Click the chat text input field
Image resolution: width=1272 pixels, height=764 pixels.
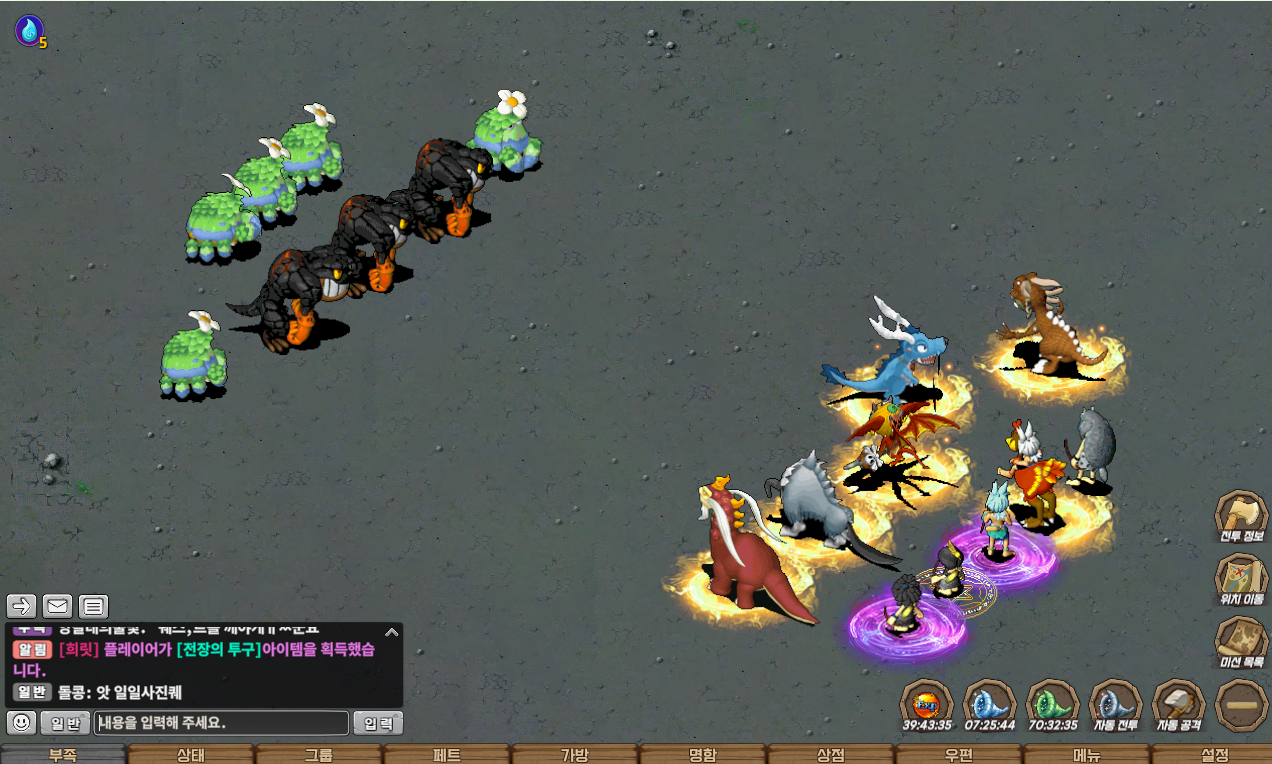pyautogui.click(x=221, y=722)
